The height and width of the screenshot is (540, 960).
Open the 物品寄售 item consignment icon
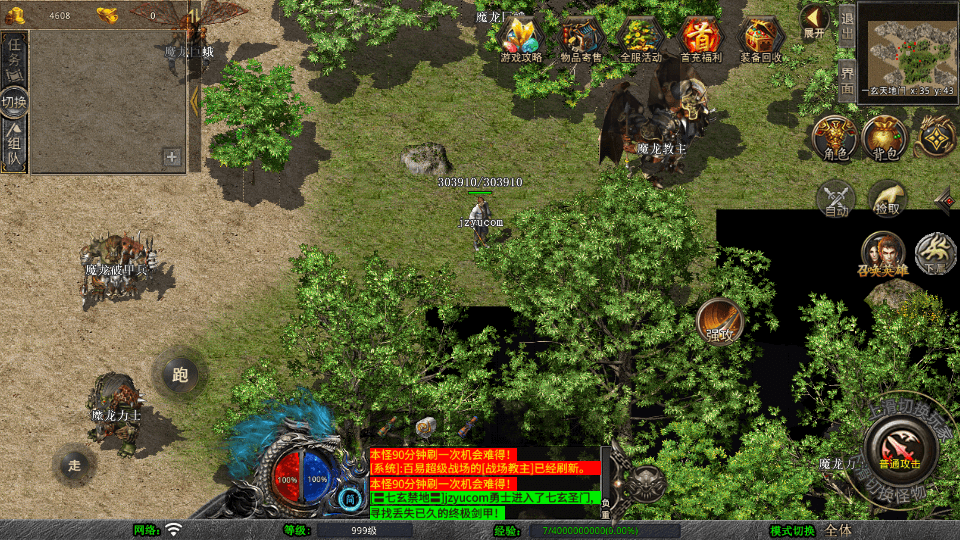pos(581,38)
